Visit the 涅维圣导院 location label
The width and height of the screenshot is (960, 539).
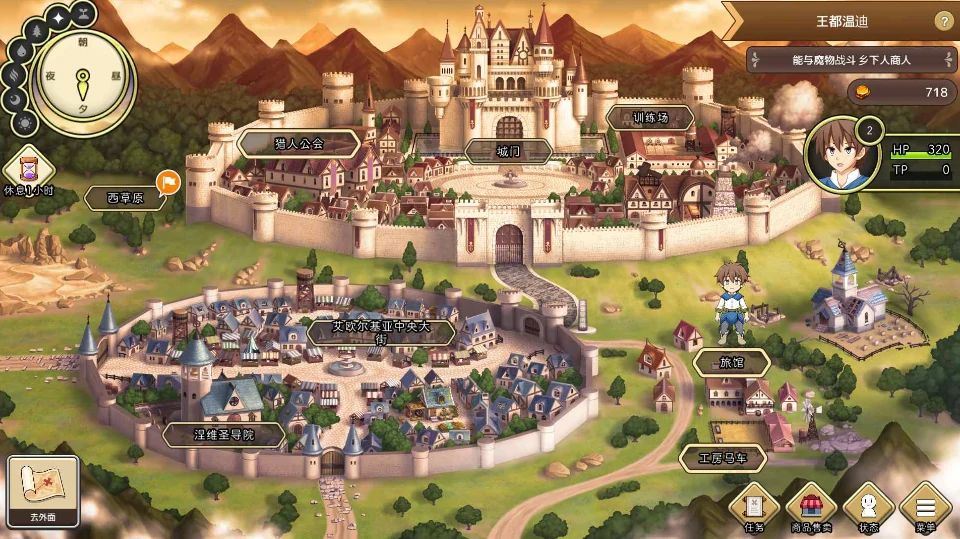[x=224, y=435]
